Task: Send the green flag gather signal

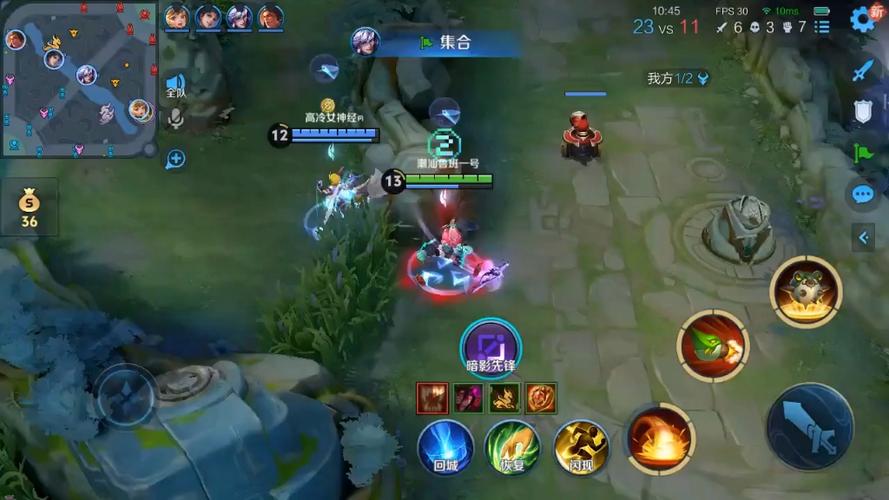Action: coord(862,153)
